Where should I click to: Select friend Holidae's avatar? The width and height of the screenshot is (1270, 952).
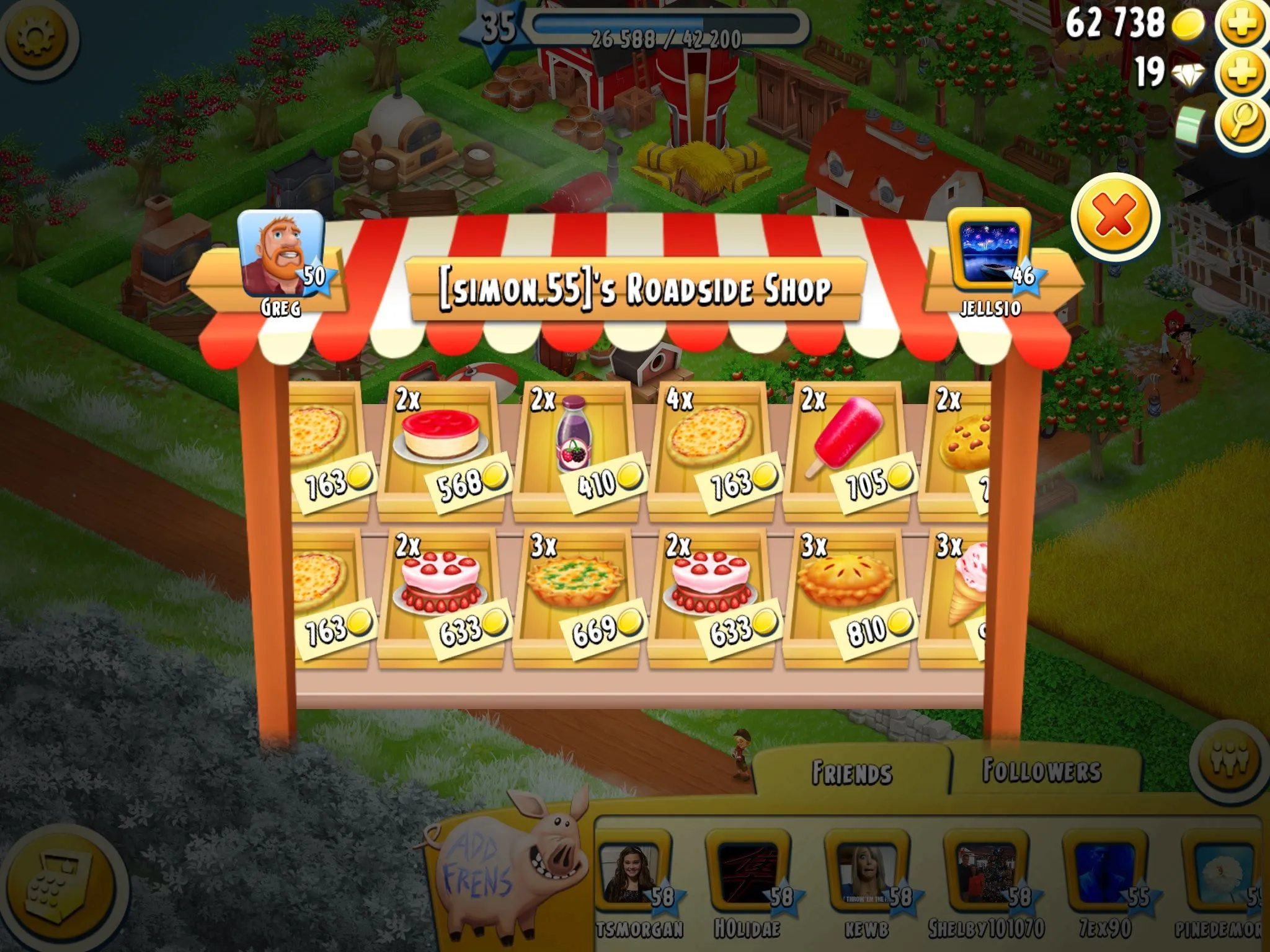(747, 875)
